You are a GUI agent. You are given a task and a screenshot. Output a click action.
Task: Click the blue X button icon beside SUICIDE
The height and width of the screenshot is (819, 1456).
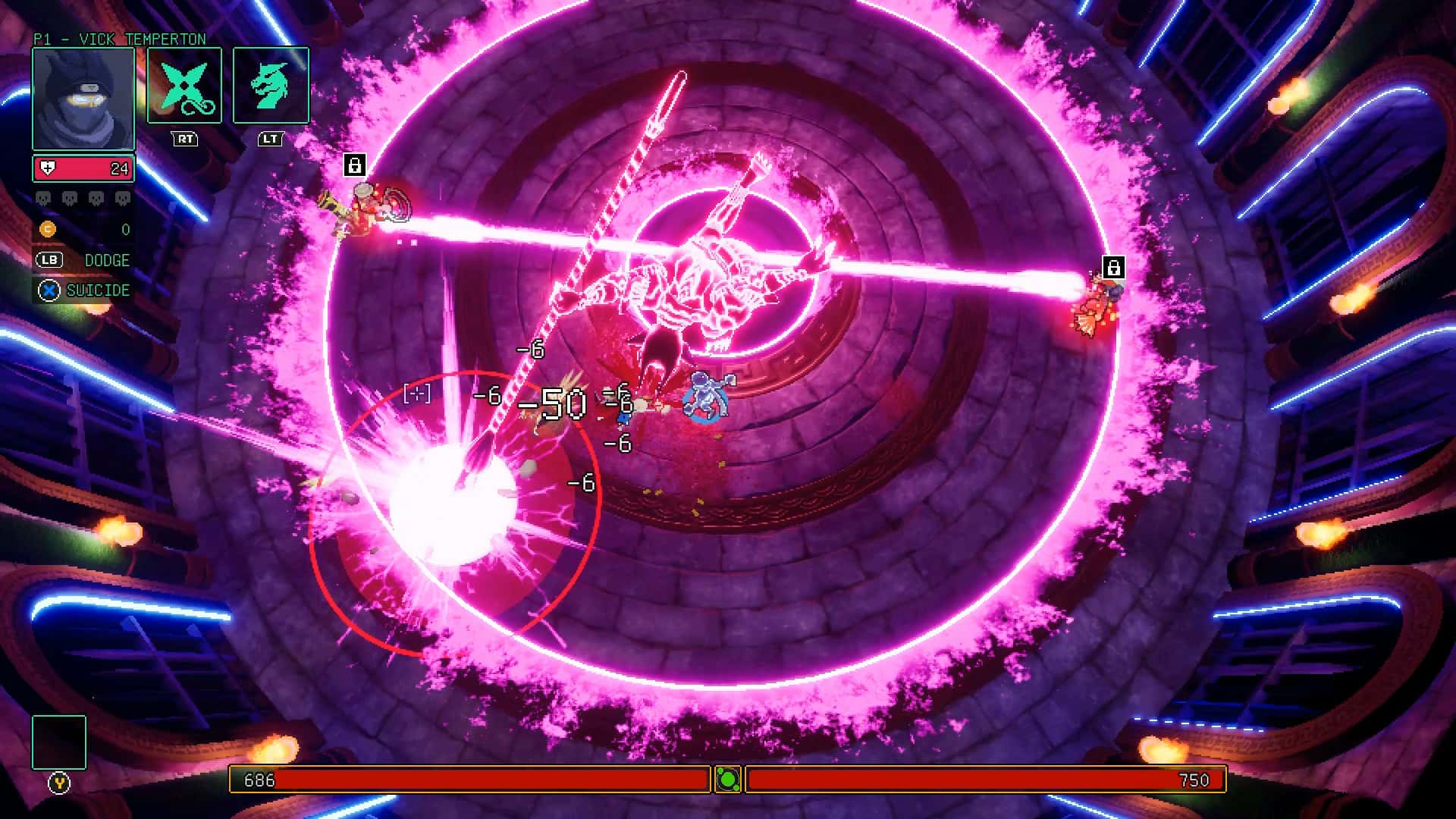pos(48,290)
